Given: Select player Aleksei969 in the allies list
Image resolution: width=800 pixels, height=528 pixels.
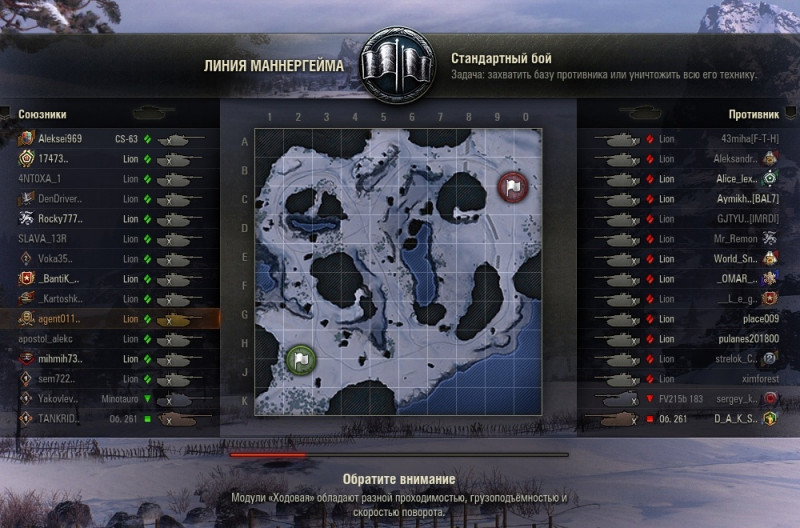Looking at the screenshot, I should [x=60, y=139].
